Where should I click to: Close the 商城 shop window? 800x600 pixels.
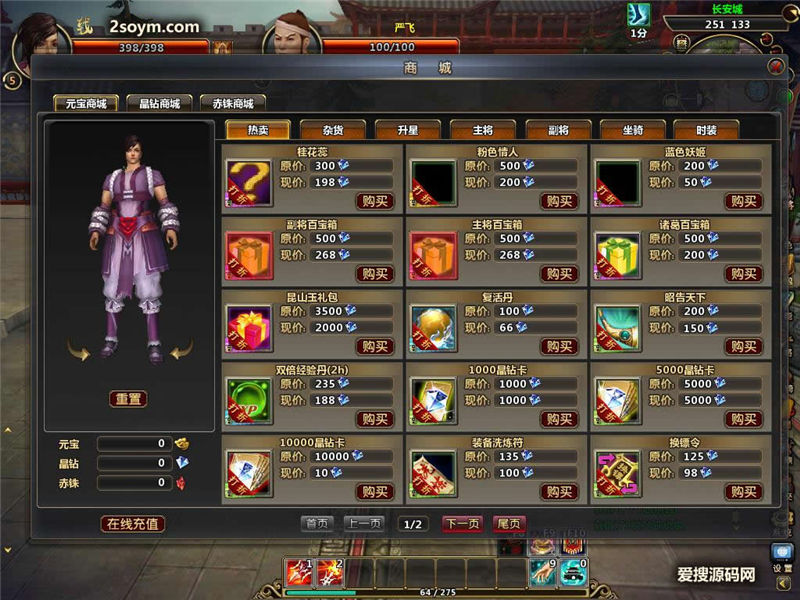point(775,67)
